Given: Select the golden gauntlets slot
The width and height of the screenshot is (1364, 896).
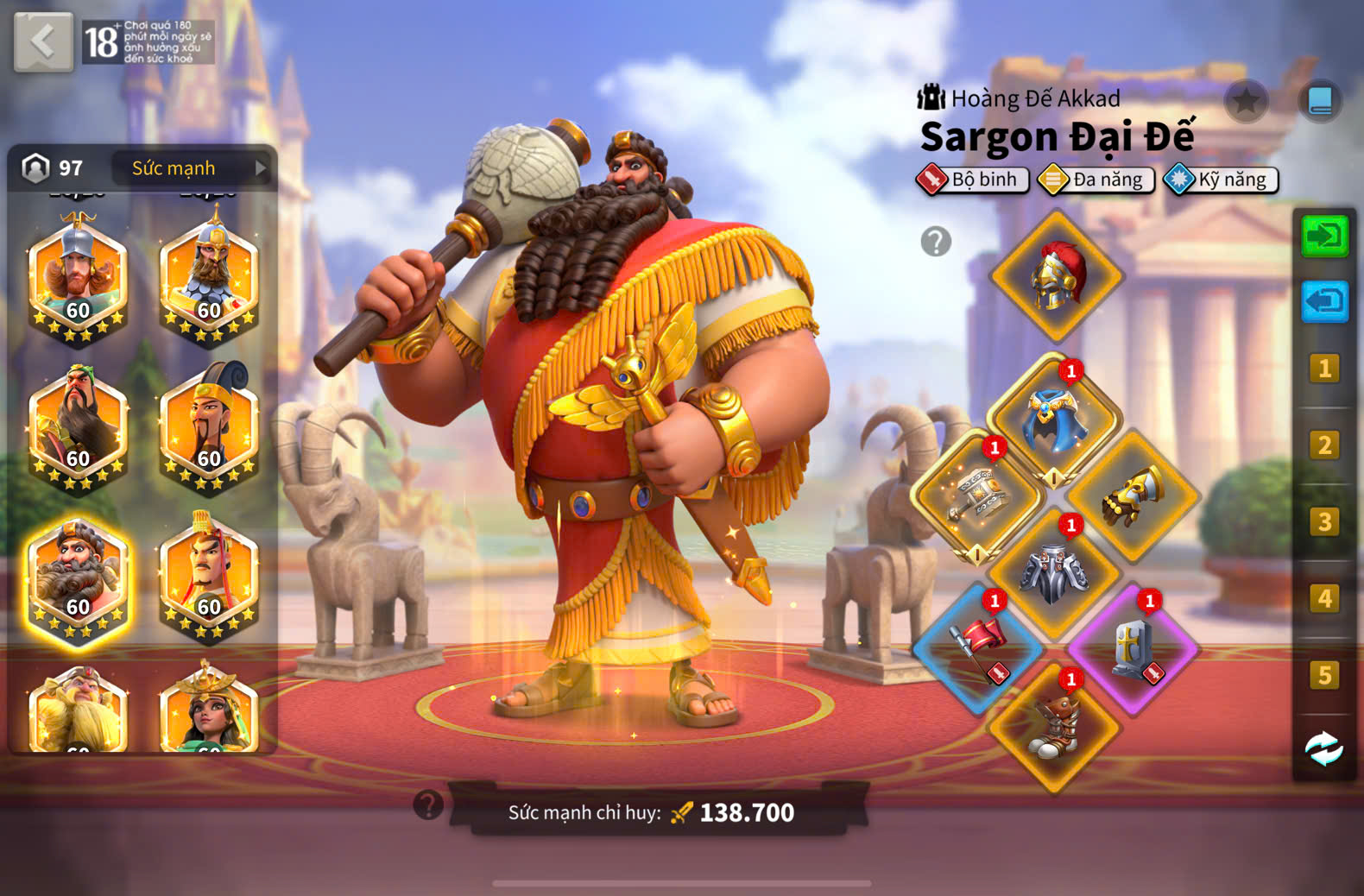Looking at the screenshot, I should [x=1134, y=496].
